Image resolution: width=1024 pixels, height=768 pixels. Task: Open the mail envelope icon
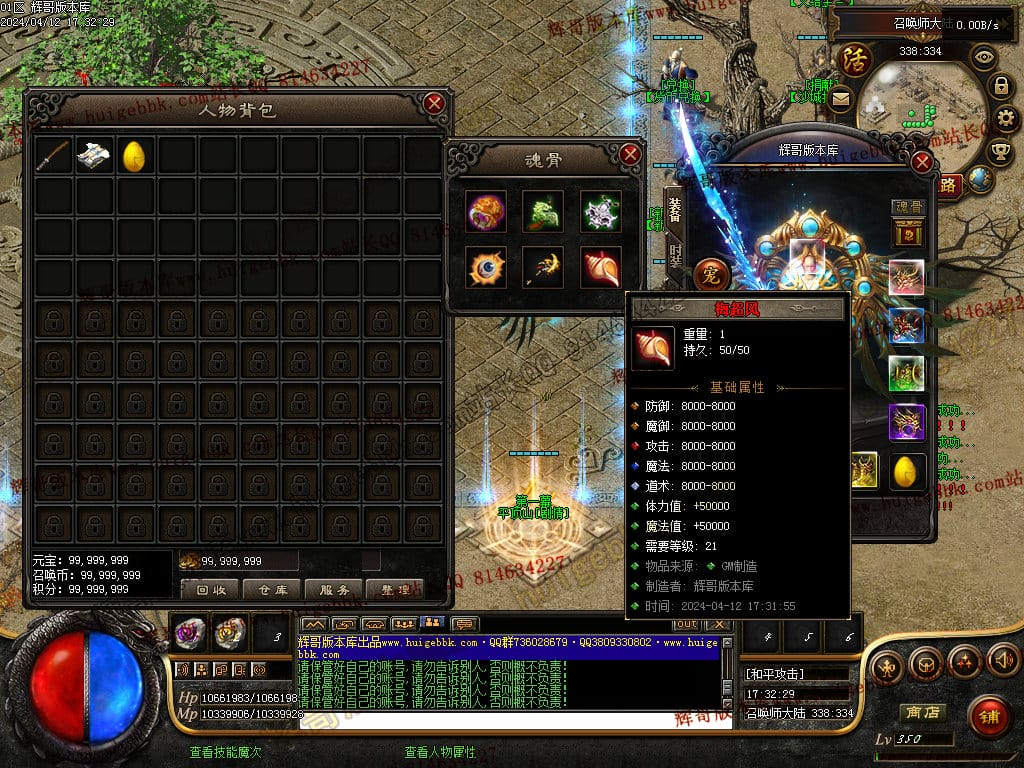pyautogui.click(x=840, y=98)
